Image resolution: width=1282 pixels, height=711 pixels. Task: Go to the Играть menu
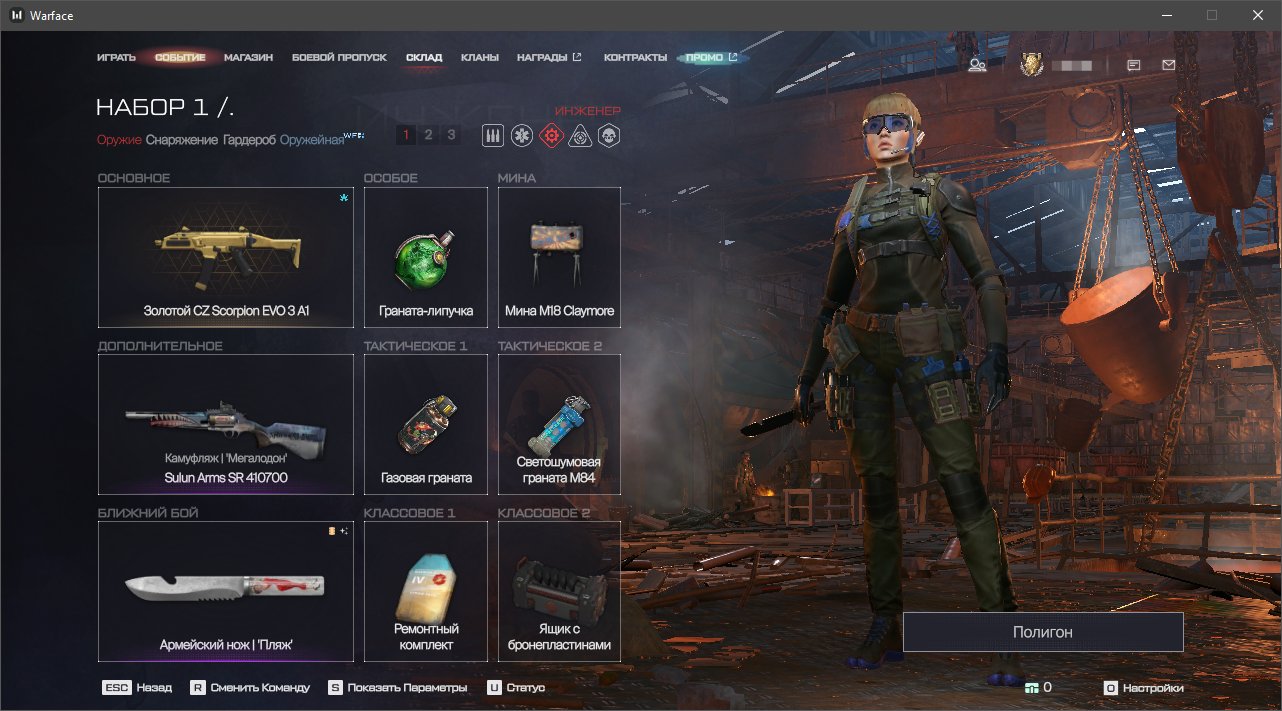point(116,58)
